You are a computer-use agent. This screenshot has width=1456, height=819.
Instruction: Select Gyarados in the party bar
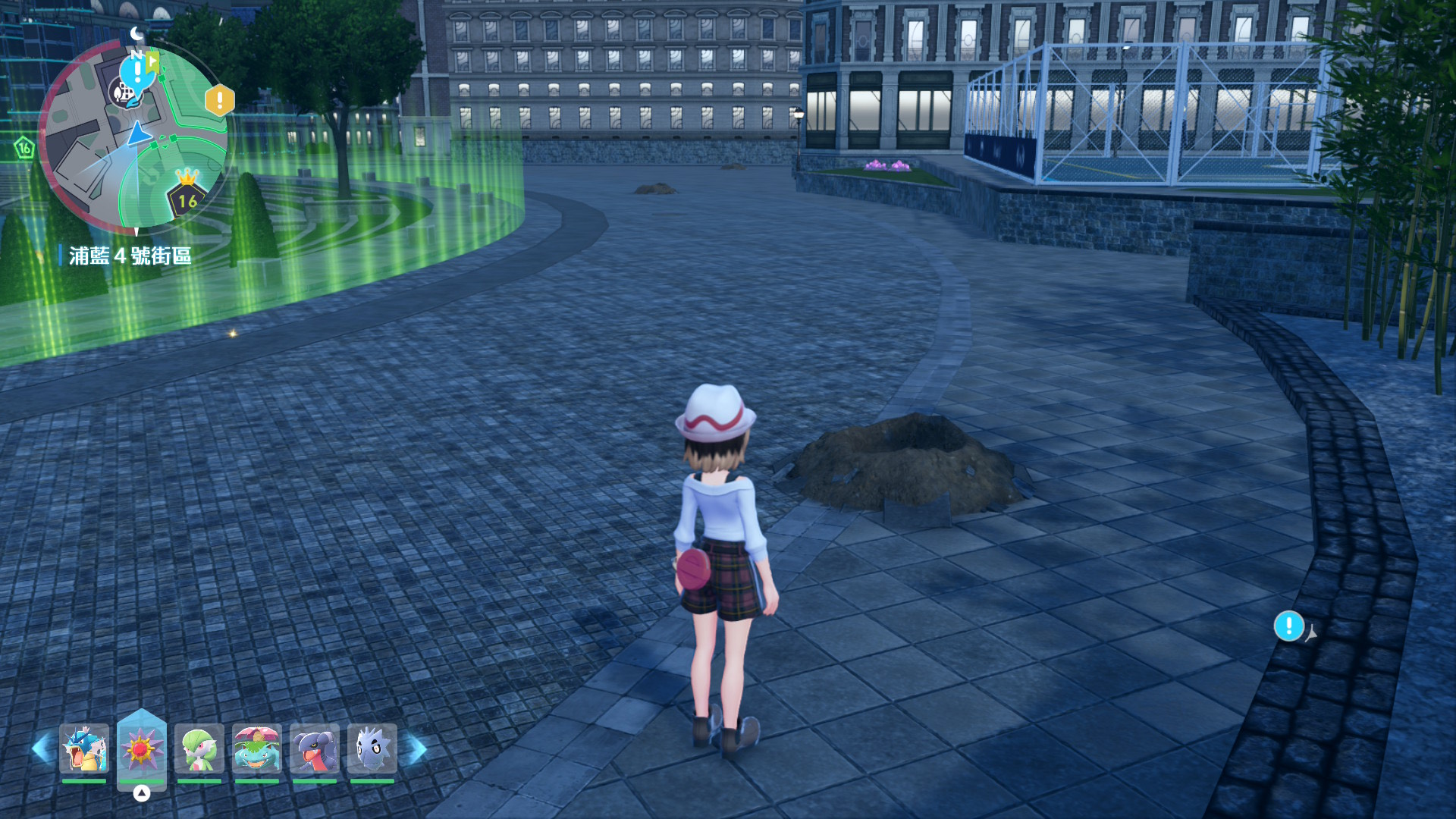[x=84, y=748]
